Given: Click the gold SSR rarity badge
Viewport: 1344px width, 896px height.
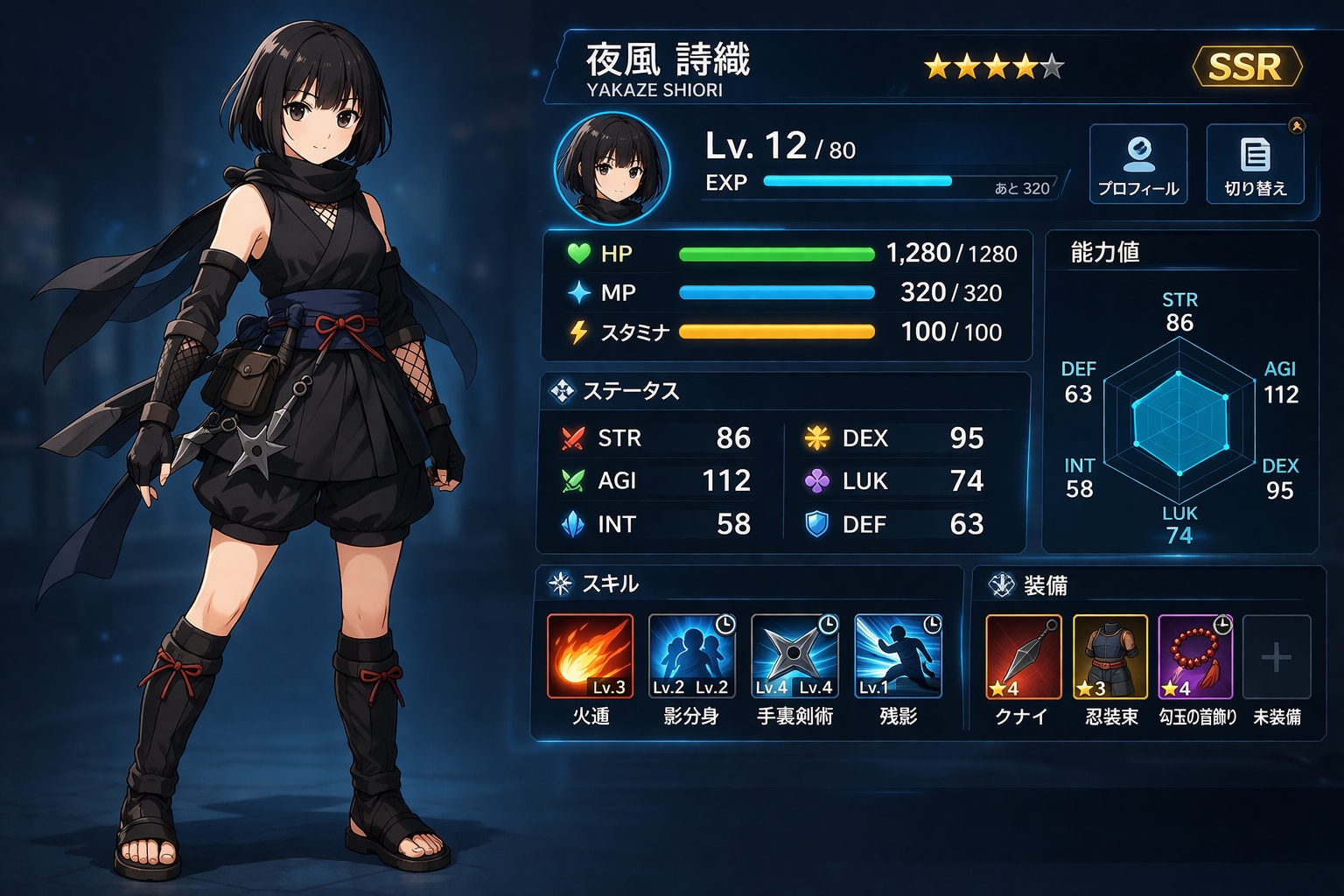Looking at the screenshot, I should [x=1247, y=66].
